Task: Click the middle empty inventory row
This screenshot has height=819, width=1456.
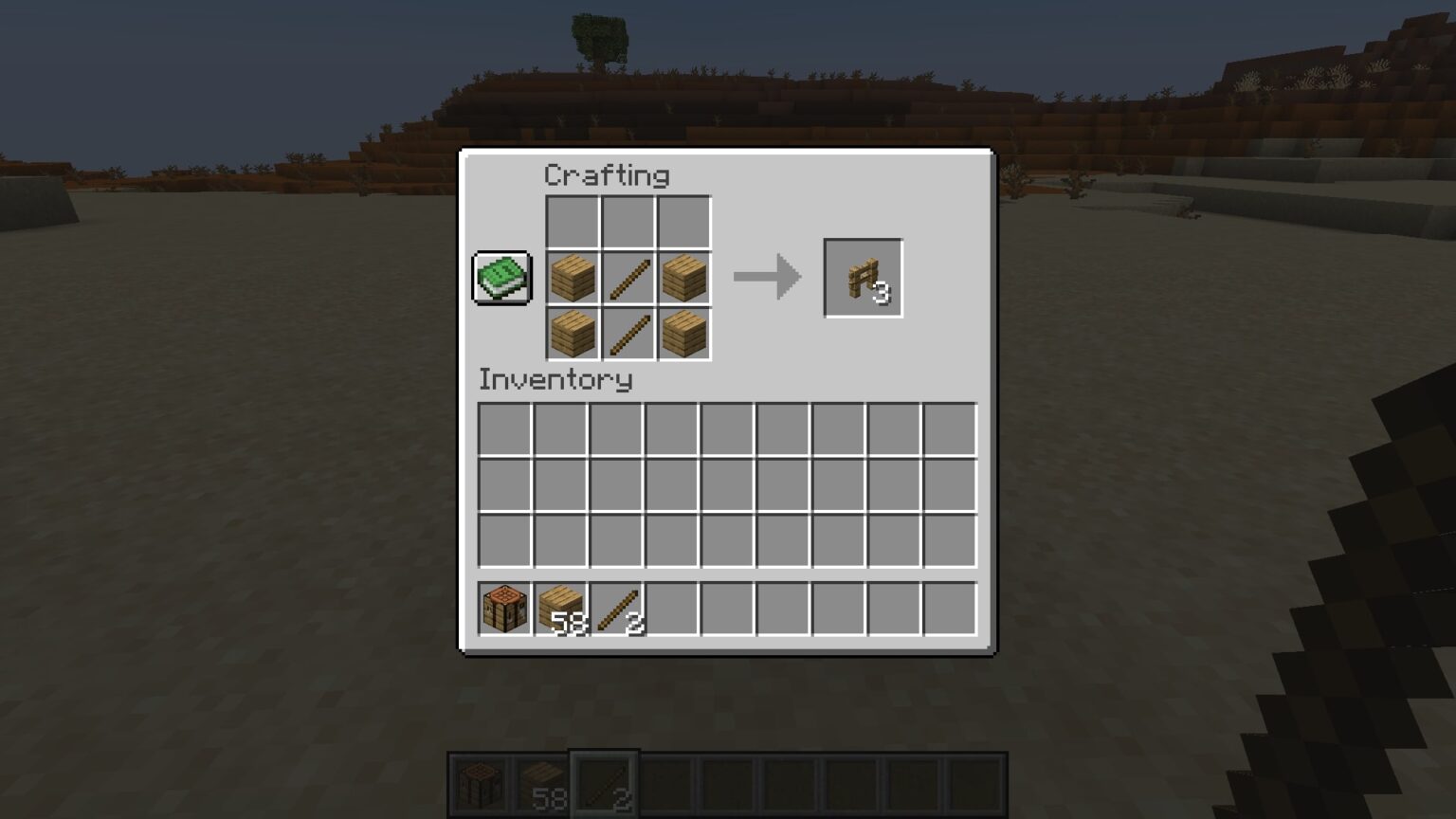Action: (727, 484)
